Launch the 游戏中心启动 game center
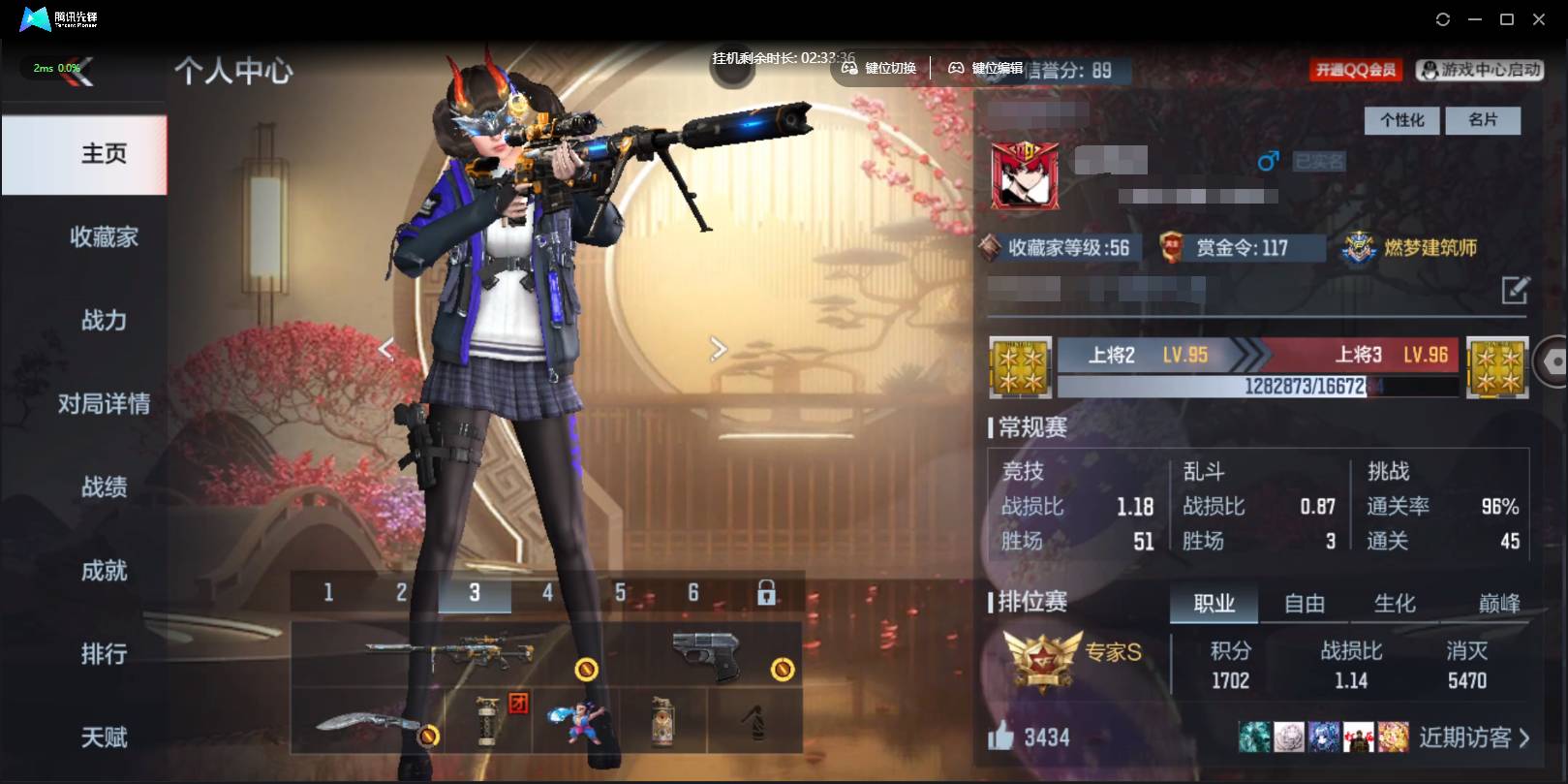 coord(1480,69)
